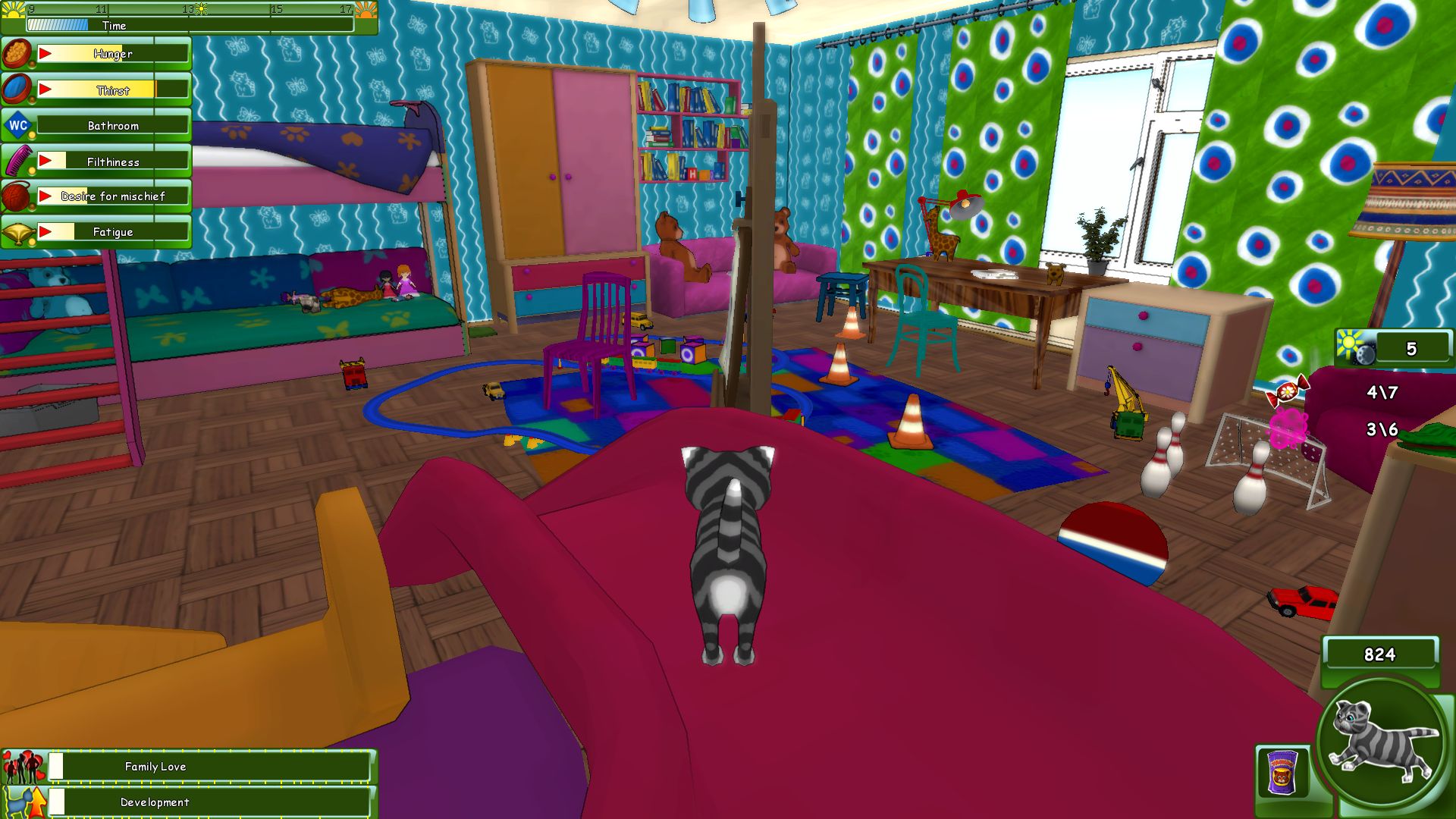The image size is (1456, 819).
Task: Click the money counter showing 824
Action: click(1379, 653)
